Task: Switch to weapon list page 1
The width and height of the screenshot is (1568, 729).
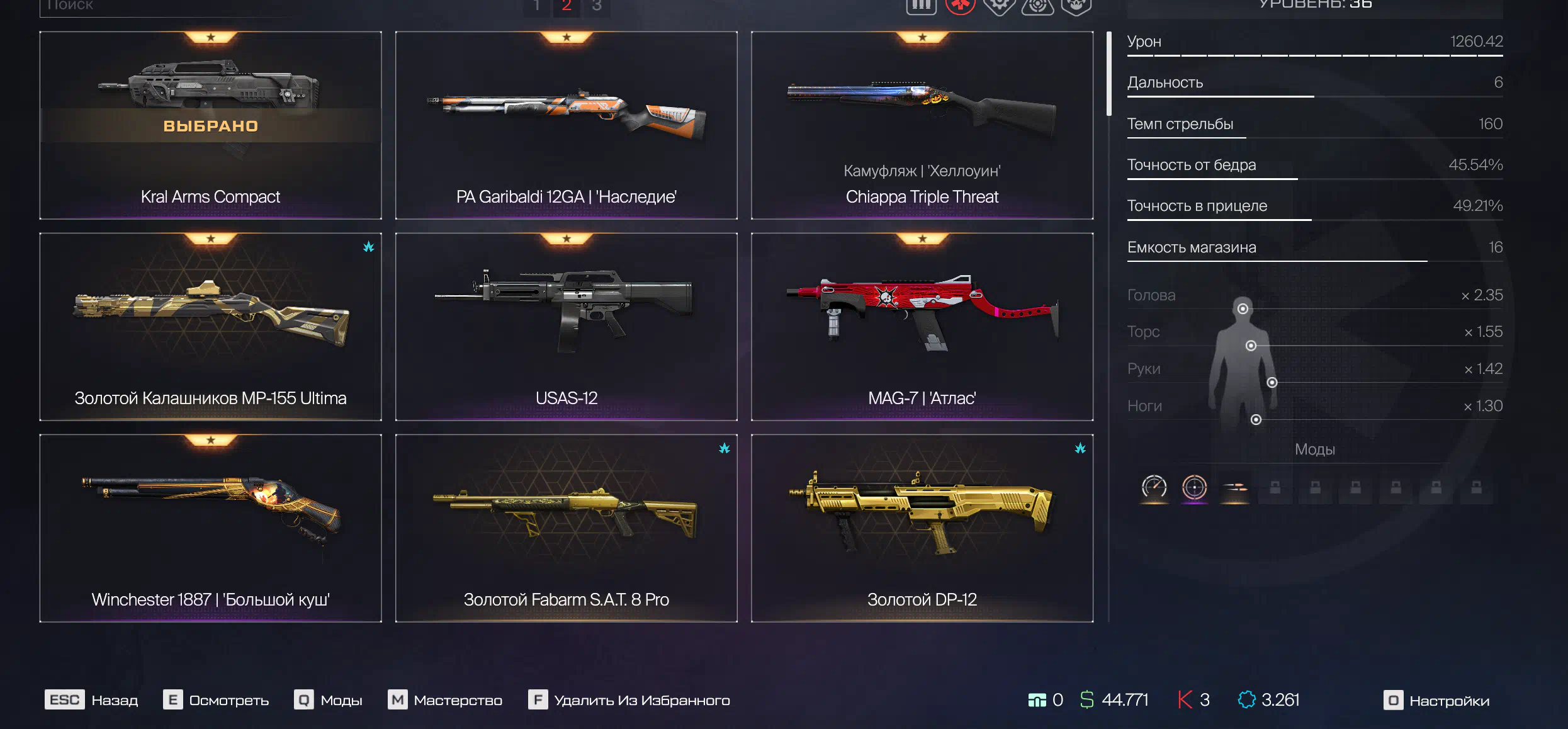Action: pos(536,6)
